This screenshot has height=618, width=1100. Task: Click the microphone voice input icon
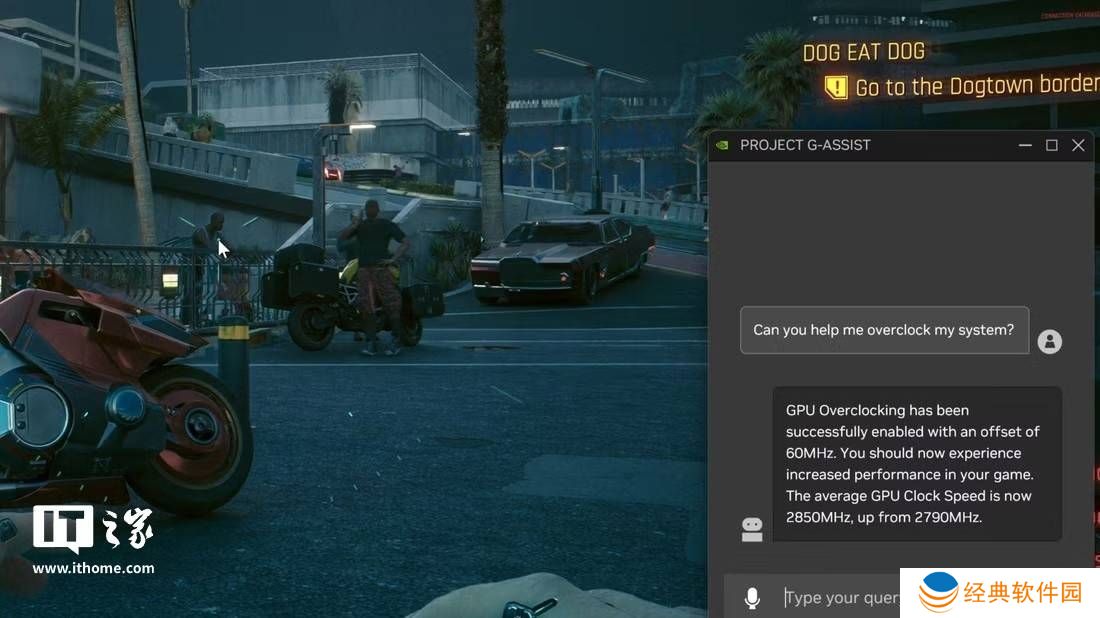click(752, 598)
